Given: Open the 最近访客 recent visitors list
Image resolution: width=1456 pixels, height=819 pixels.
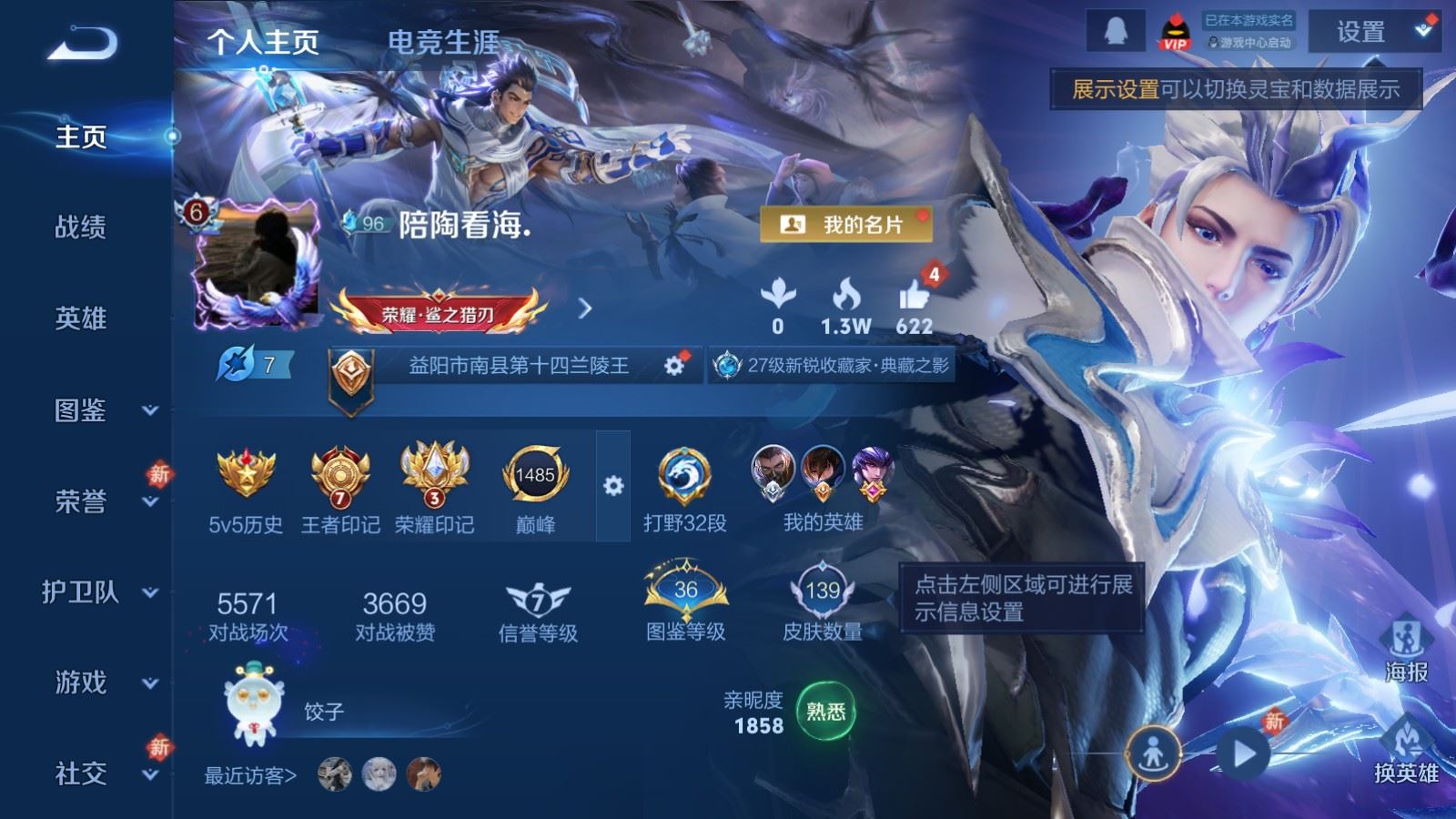Looking at the screenshot, I should coord(250,775).
